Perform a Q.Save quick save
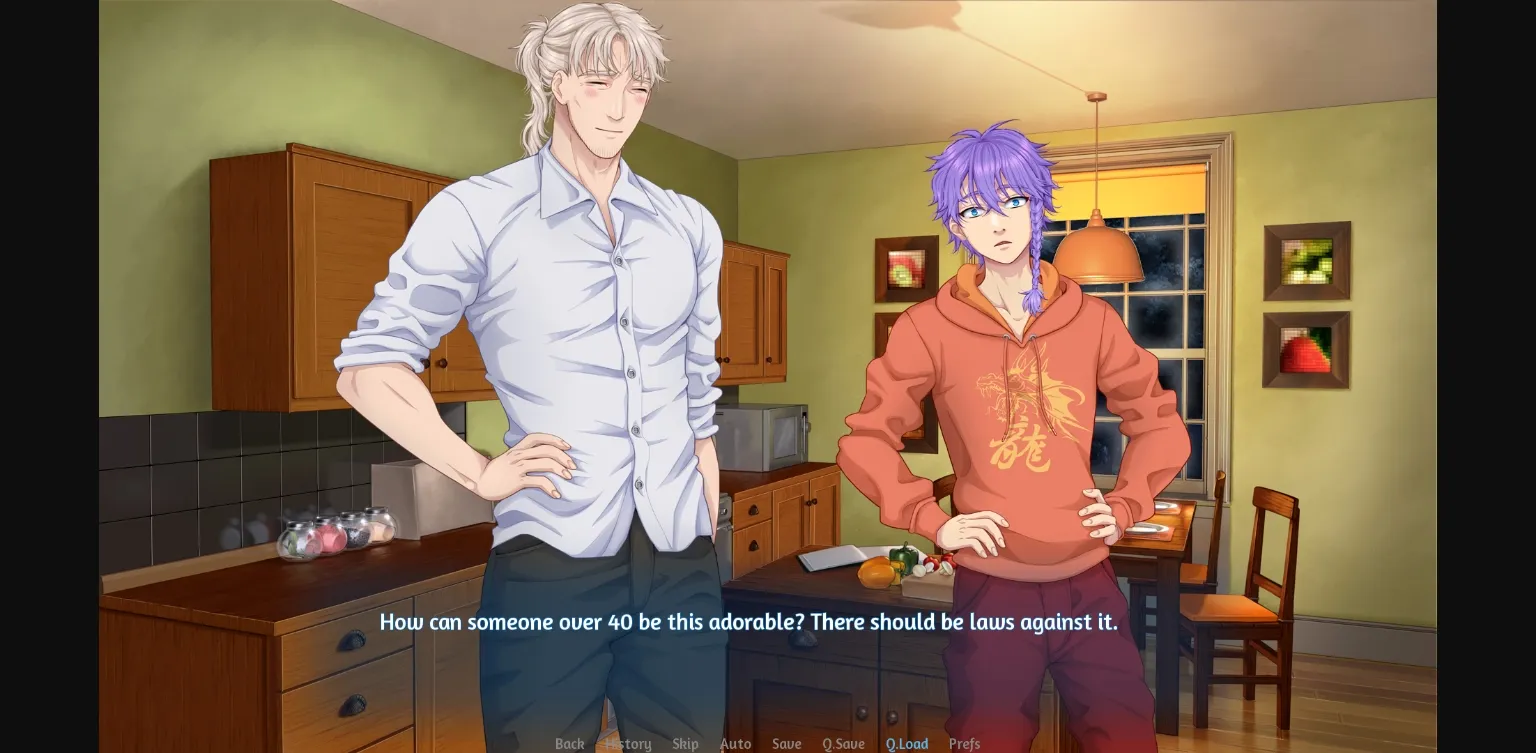The height and width of the screenshot is (753, 1536). (x=843, y=744)
